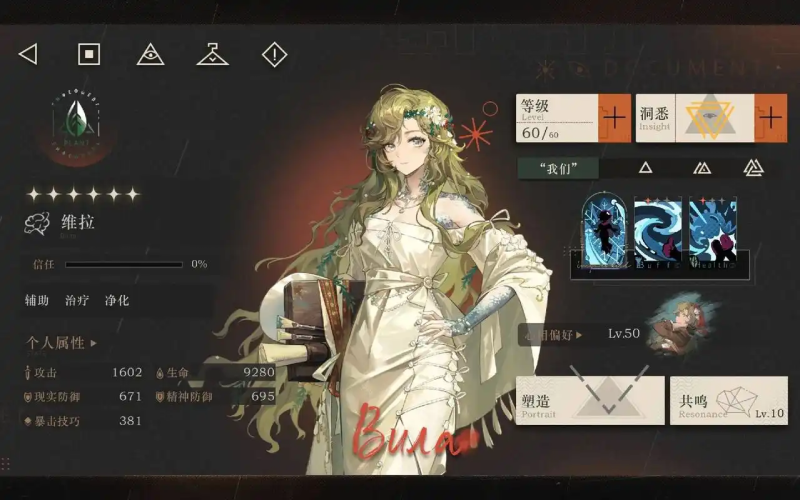This screenshot has height=500, width=800.
Task: View the silhouette figure skill card
Action: (604, 230)
